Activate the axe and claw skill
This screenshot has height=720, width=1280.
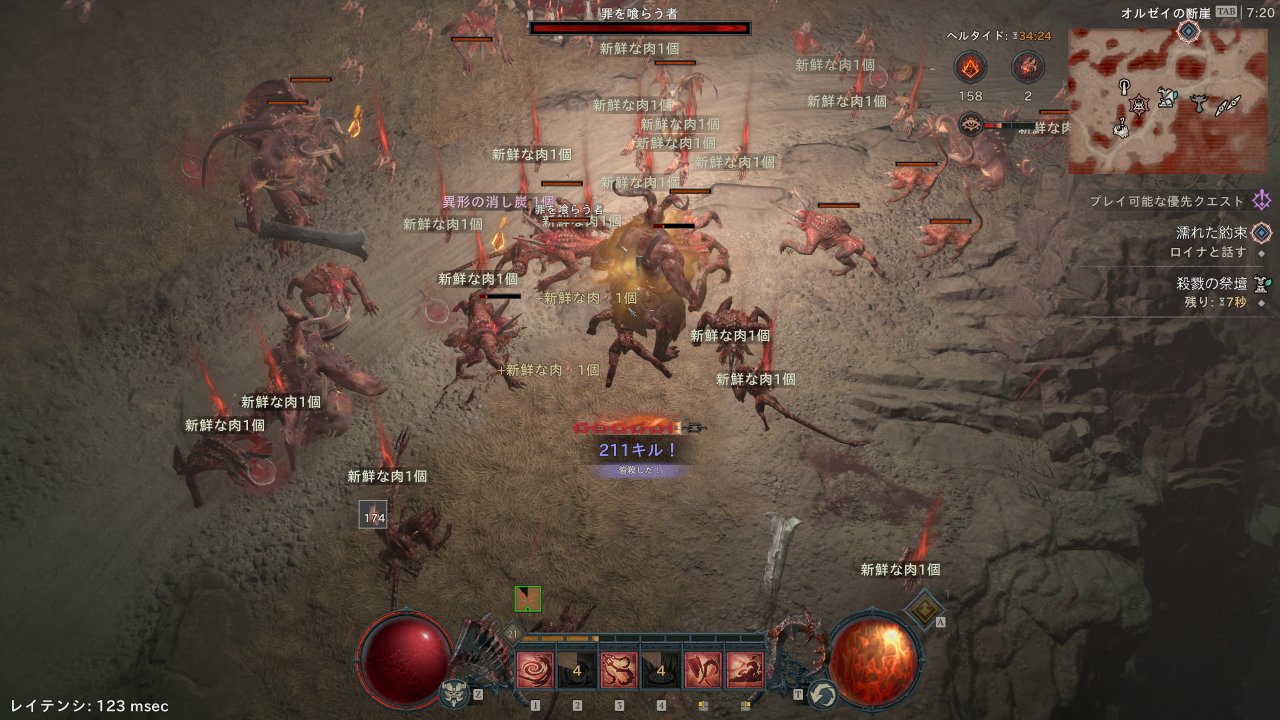[x=702, y=670]
